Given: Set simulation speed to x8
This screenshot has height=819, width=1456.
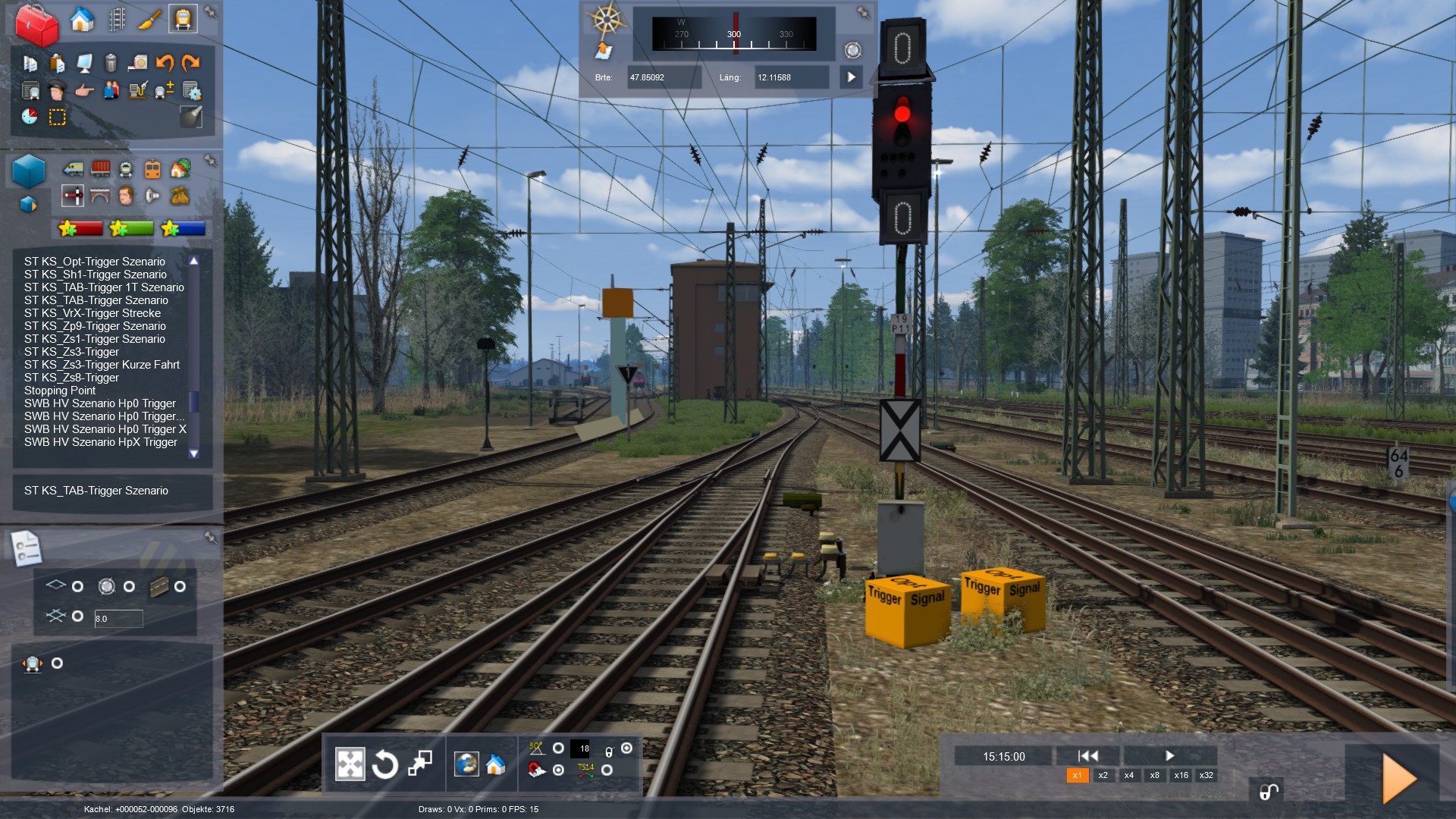Looking at the screenshot, I should coord(1154,775).
